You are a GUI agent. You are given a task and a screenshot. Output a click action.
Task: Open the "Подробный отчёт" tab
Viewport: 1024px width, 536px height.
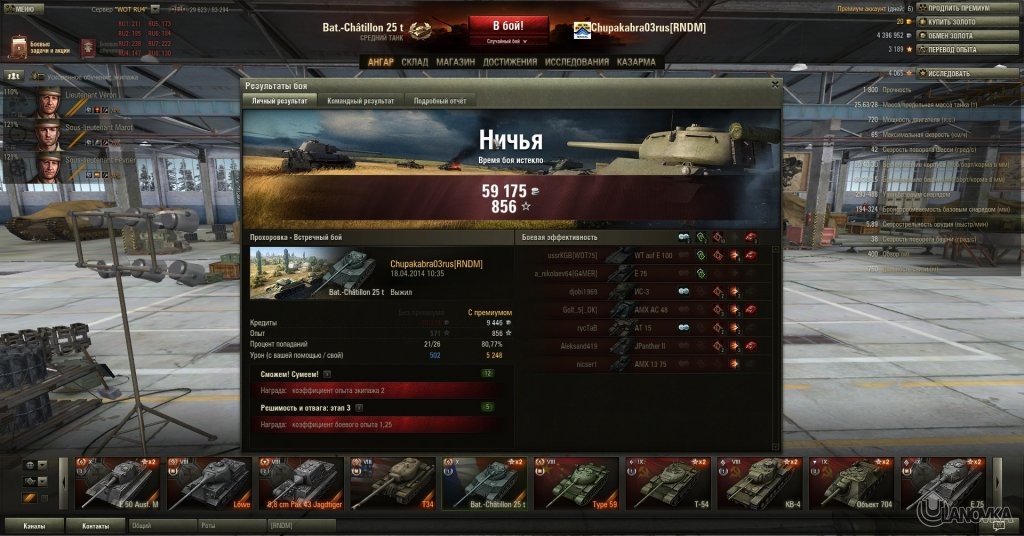tap(439, 101)
